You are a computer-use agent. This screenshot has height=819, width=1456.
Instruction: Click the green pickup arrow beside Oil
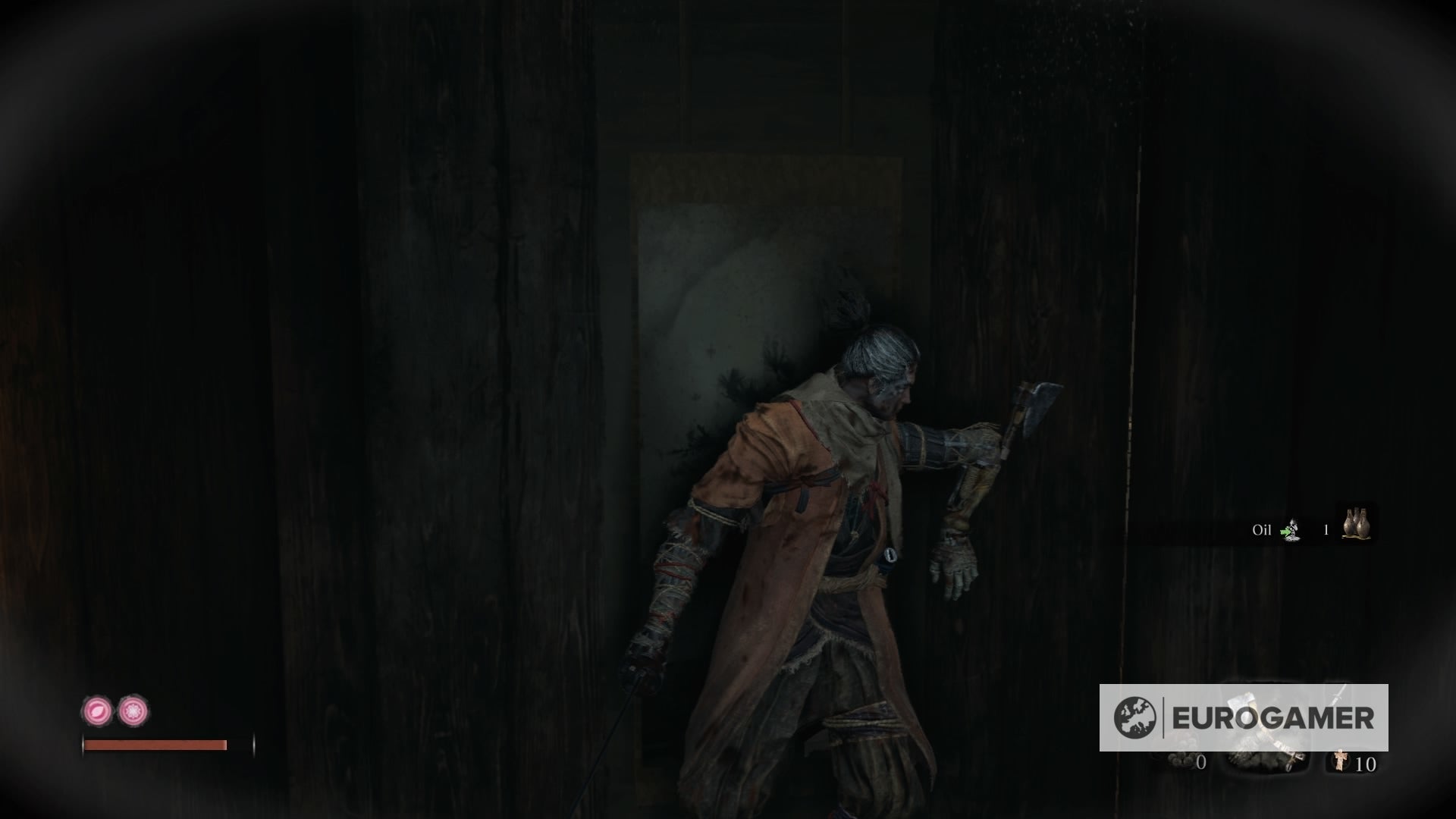pos(1285,532)
